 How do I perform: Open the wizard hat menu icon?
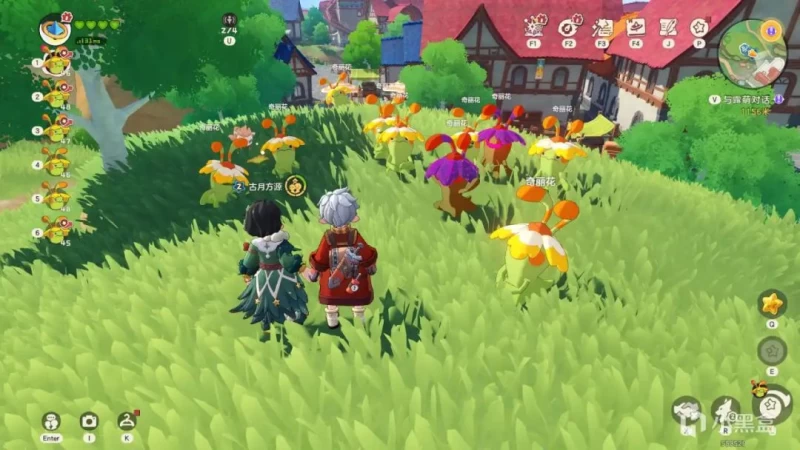pos(636,27)
